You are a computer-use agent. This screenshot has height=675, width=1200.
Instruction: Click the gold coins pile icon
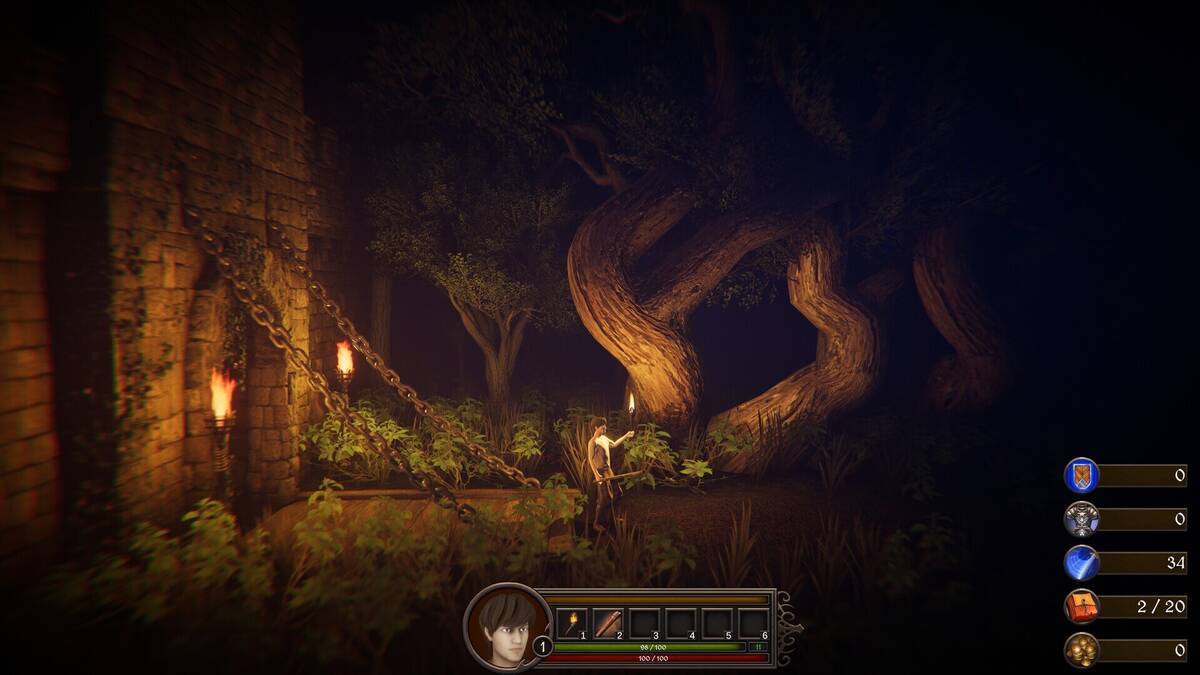click(1081, 650)
